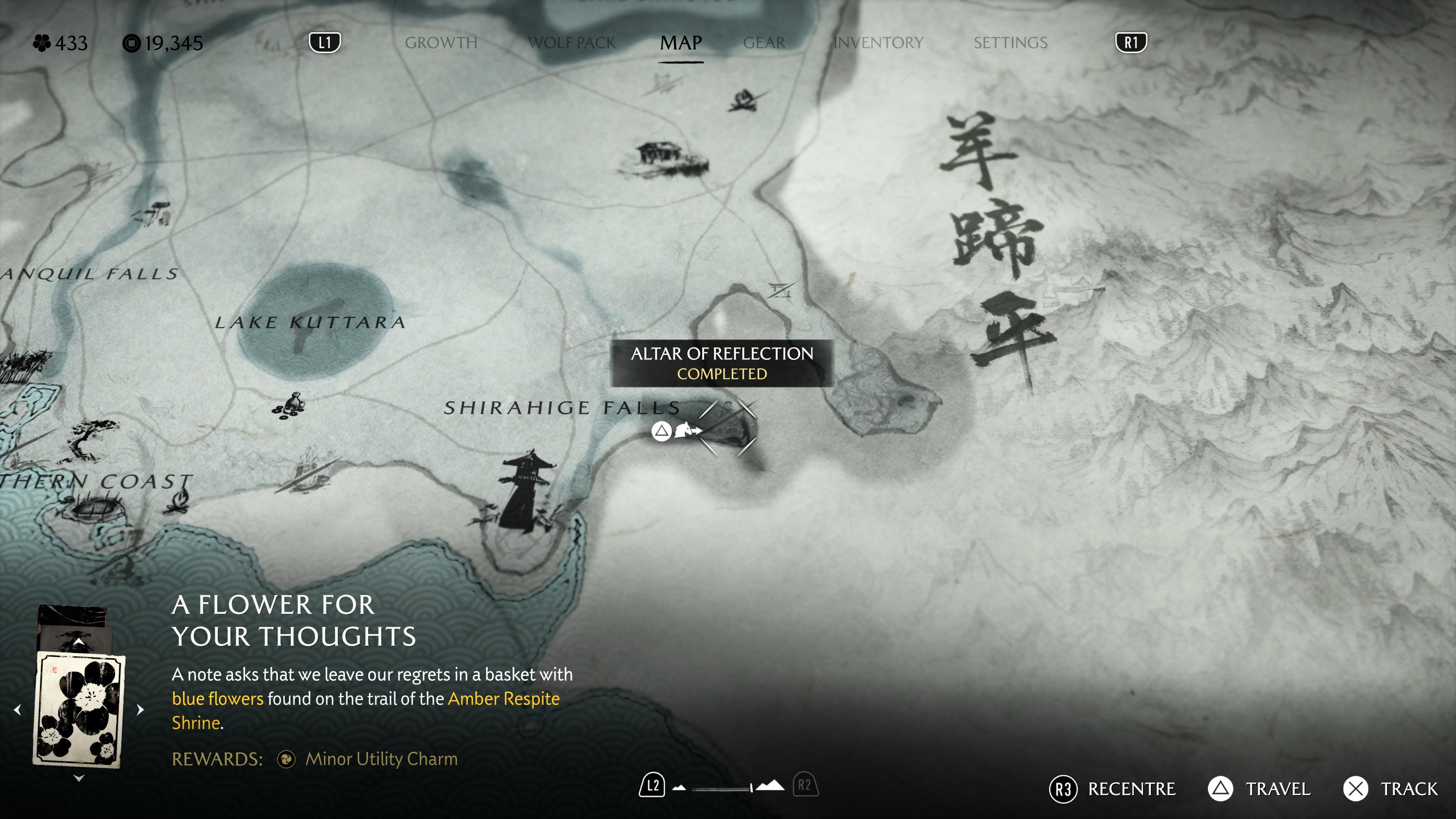Screen dimensions: 1456x819
Task: Select the Map tab
Action: 681,43
